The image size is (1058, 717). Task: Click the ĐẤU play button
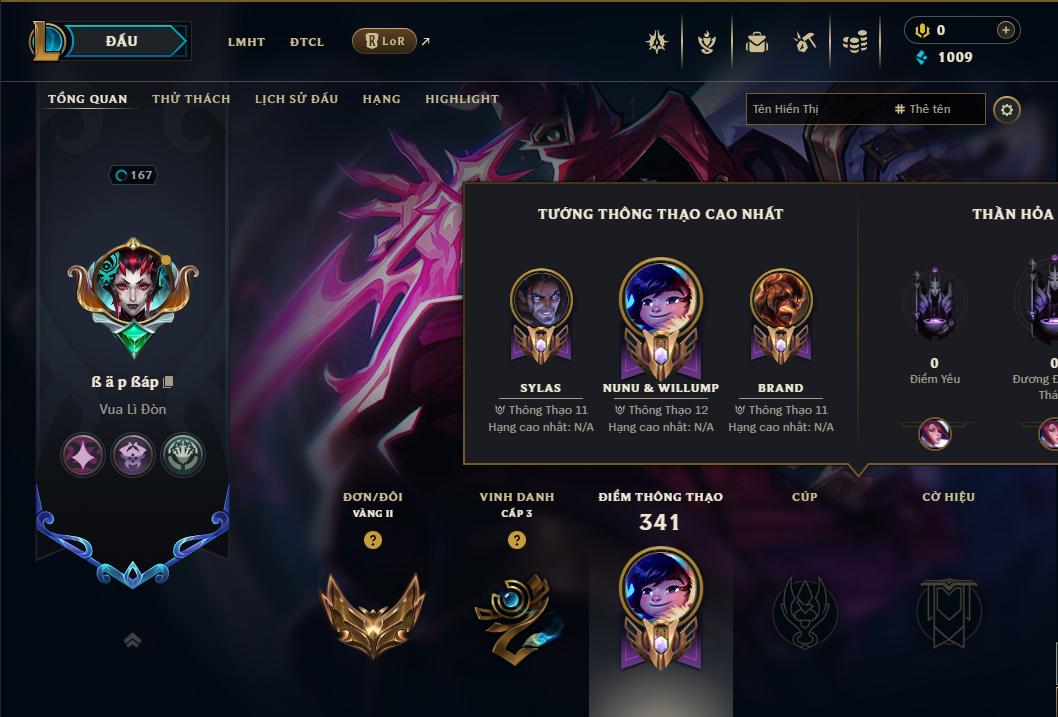coord(121,41)
